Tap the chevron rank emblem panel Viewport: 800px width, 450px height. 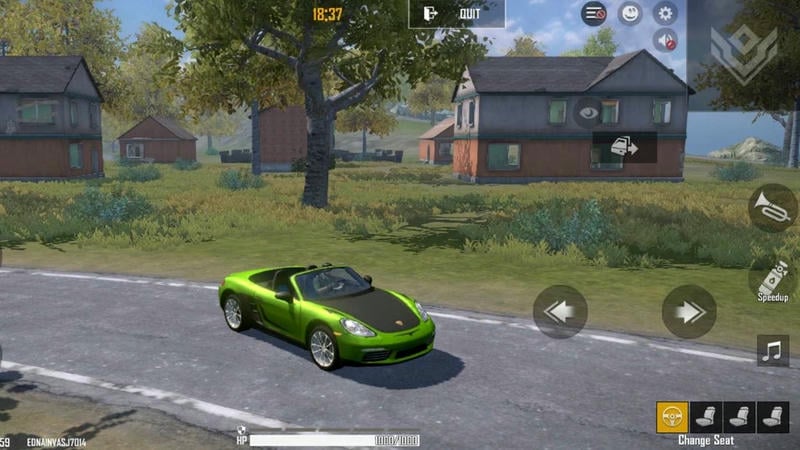tap(743, 54)
